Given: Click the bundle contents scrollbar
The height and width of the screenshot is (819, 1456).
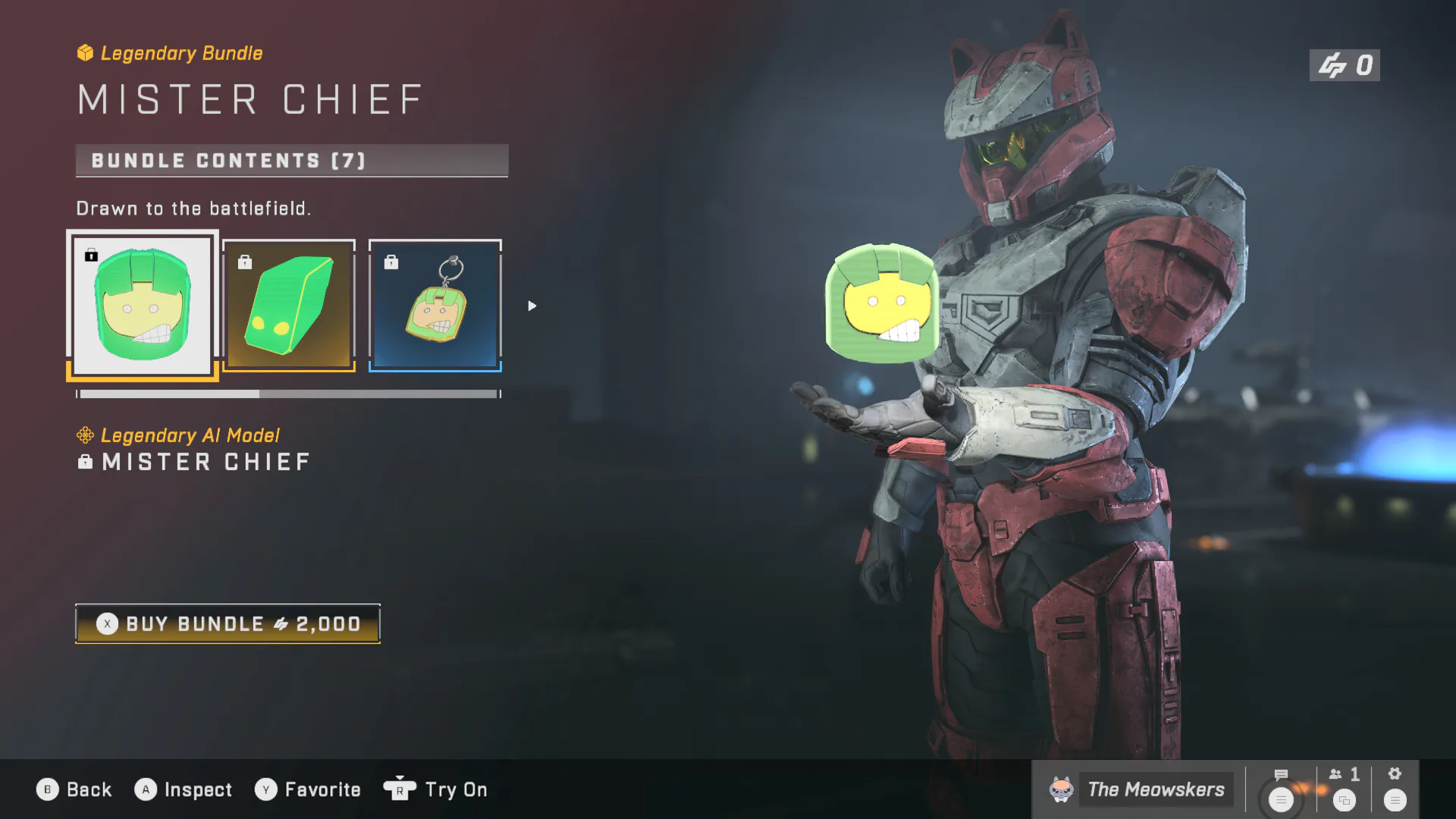Looking at the screenshot, I should (x=288, y=394).
